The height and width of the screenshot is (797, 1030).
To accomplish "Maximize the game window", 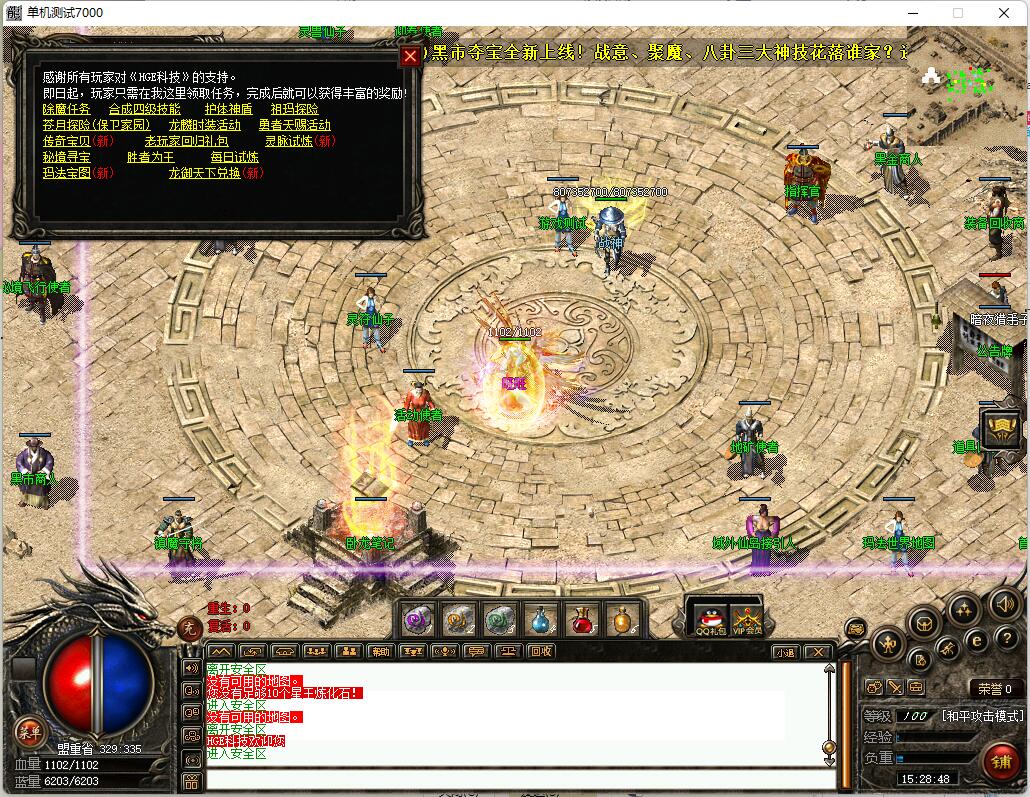I will 958,13.
